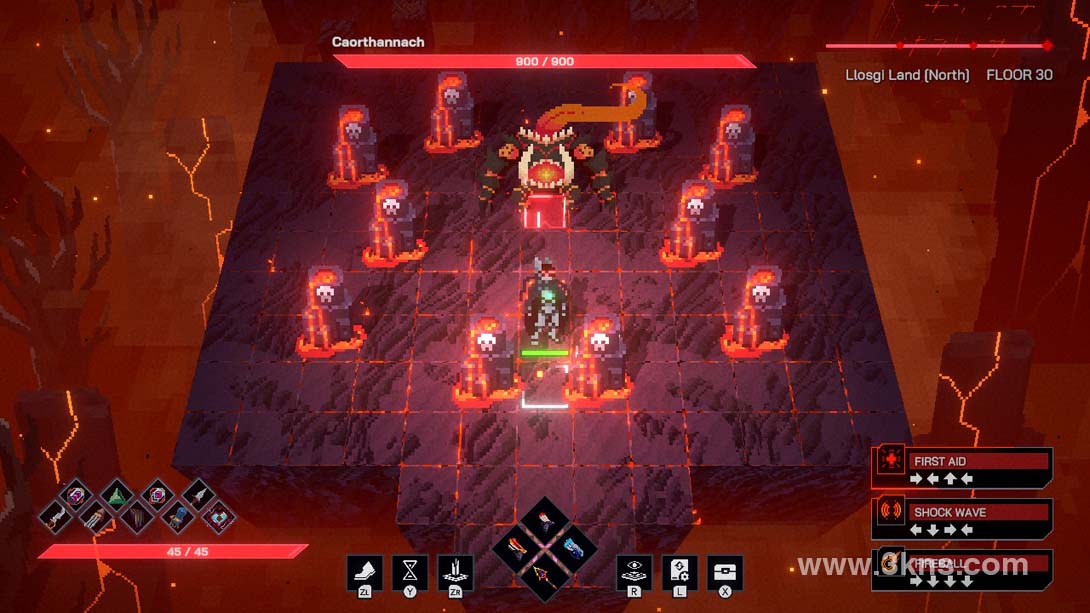Open the treasure chest inventory icon
This screenshot has height=613, width=1090.
click(724, 573)
